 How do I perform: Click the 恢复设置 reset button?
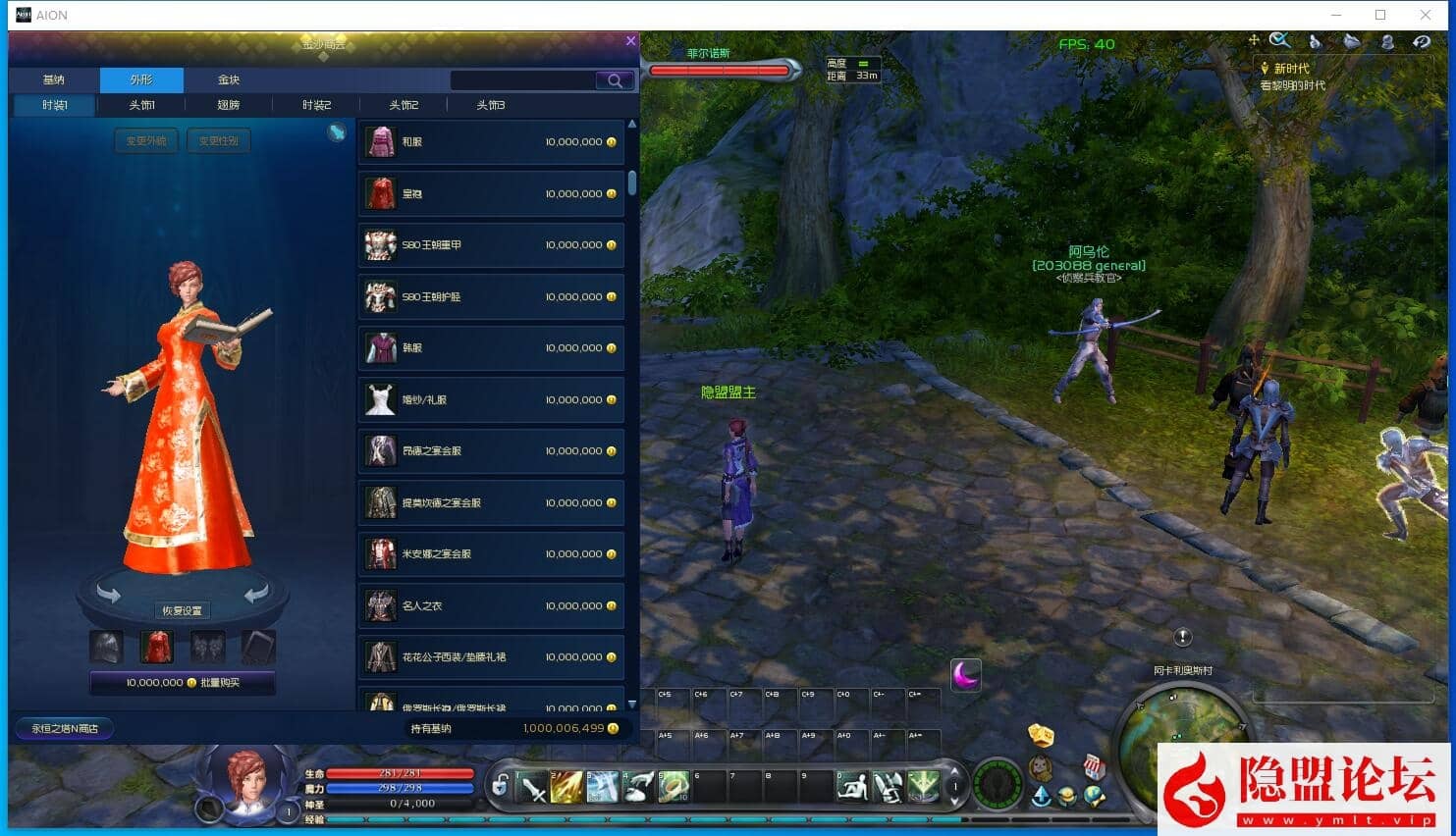coord(182,610)
